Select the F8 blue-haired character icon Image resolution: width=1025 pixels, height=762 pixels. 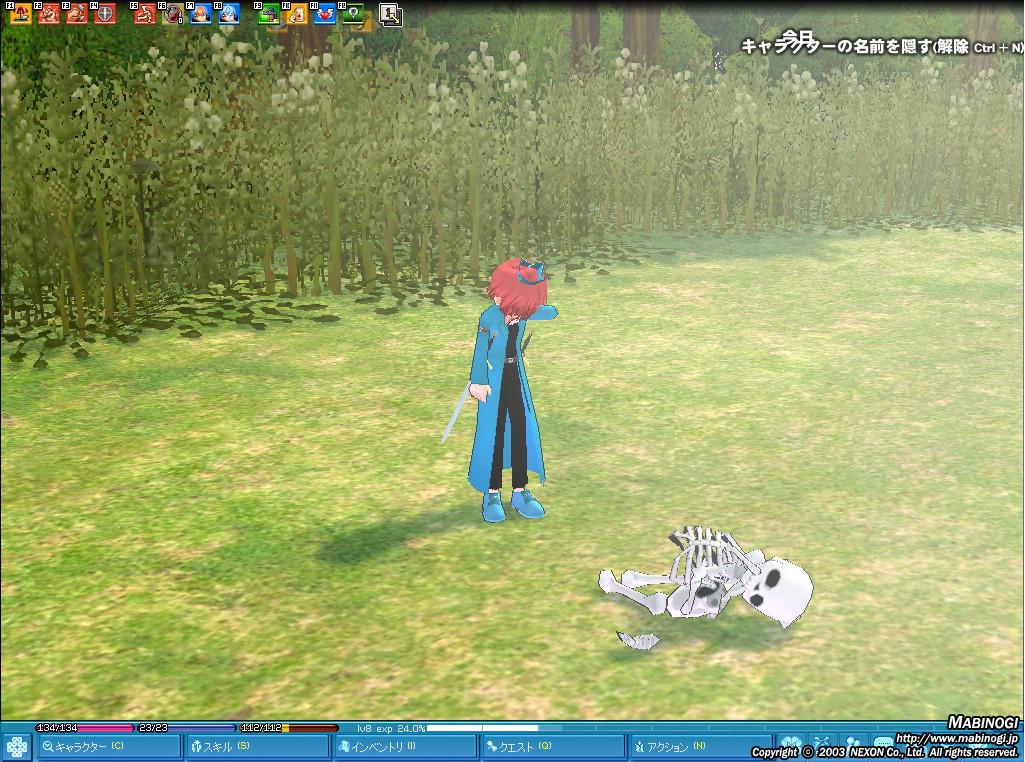point(229,14)
